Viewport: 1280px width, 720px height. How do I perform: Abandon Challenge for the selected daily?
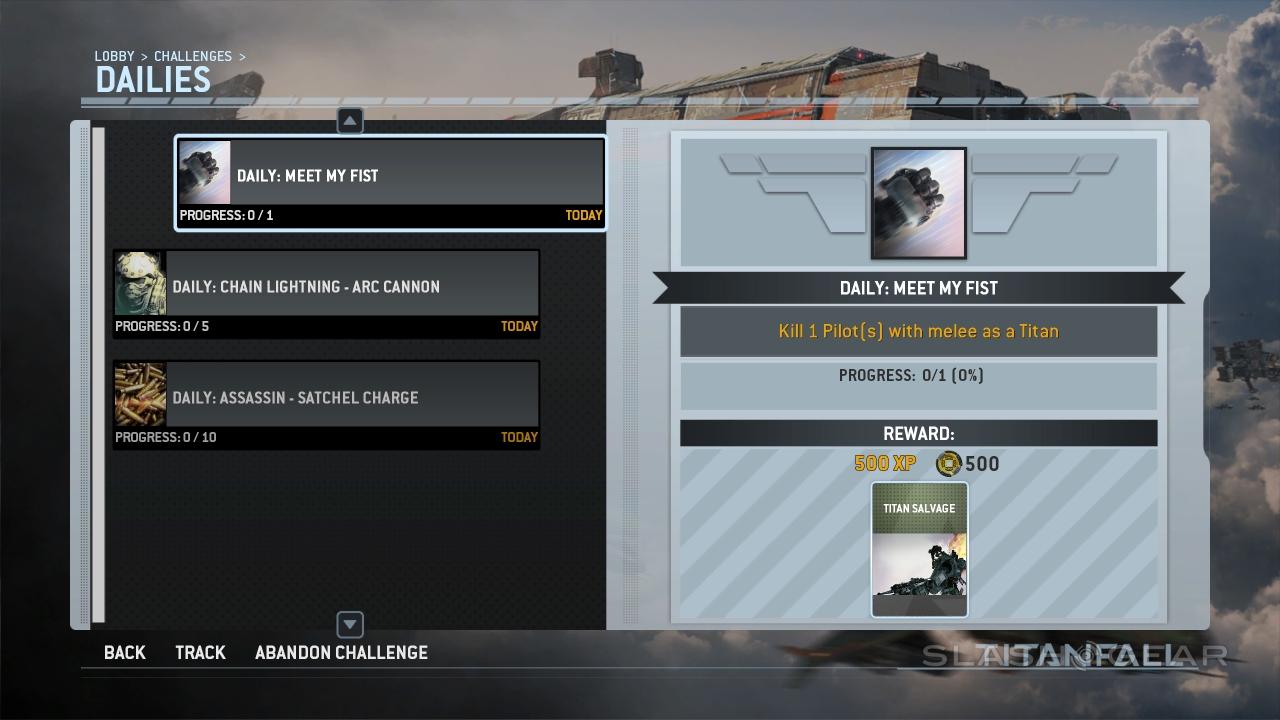pos(341,653)
